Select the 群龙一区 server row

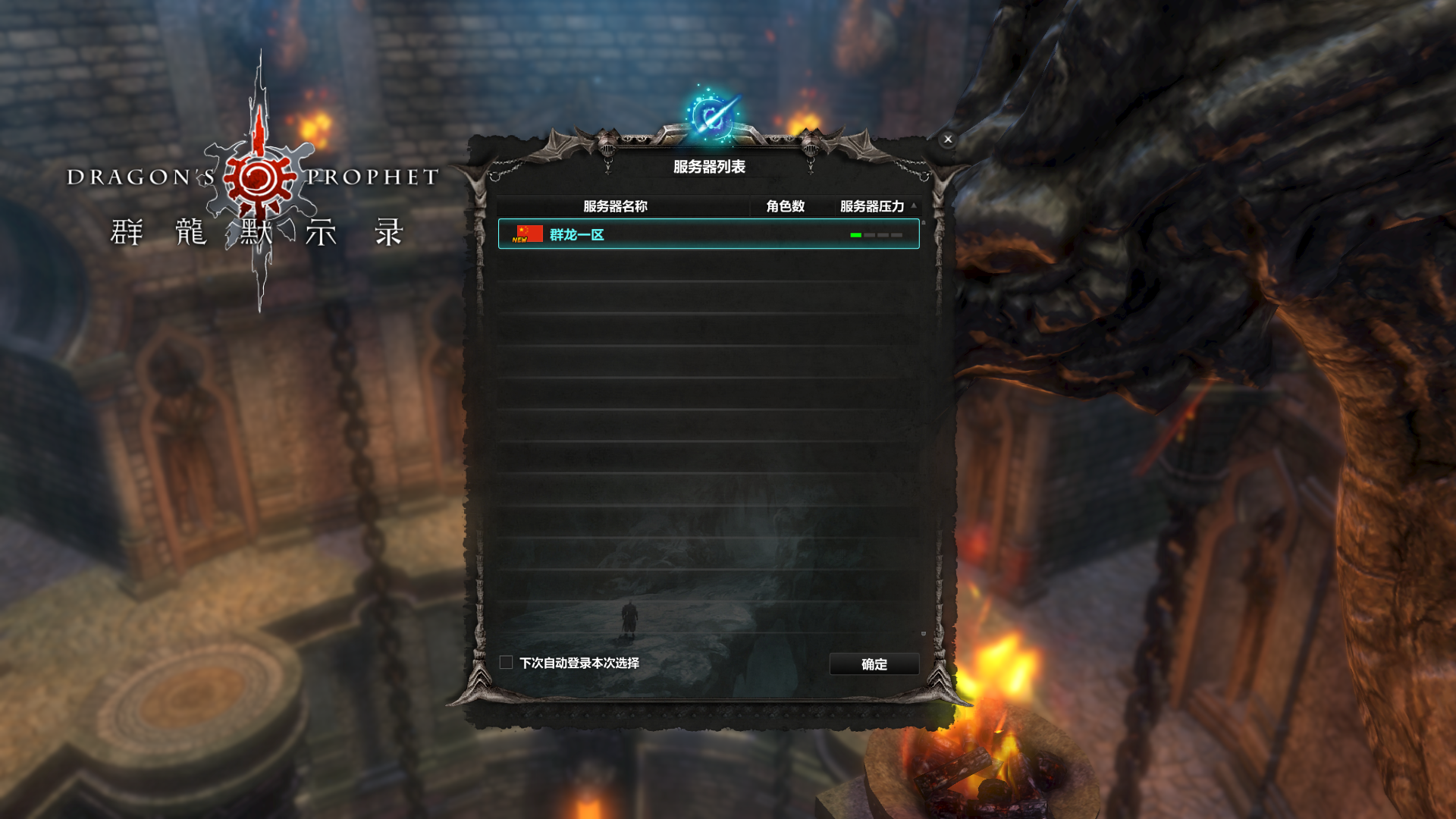click(x=708, y=234)
